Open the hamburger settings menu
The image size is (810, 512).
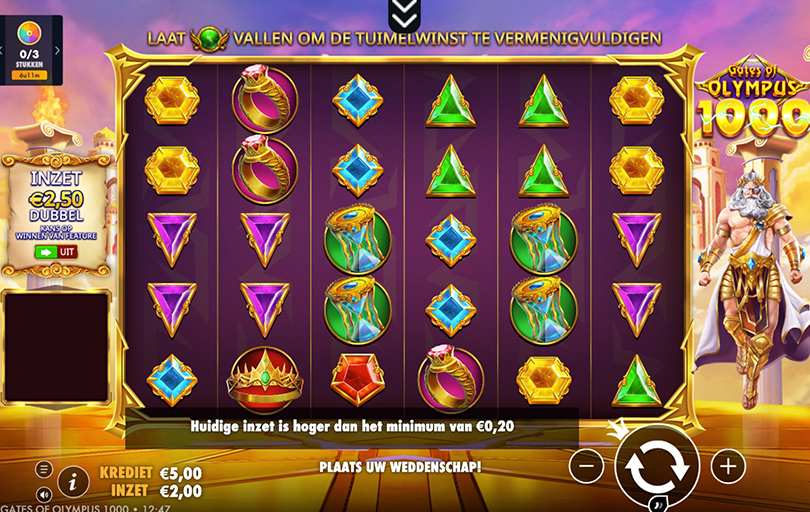click(x=44, y=469)
